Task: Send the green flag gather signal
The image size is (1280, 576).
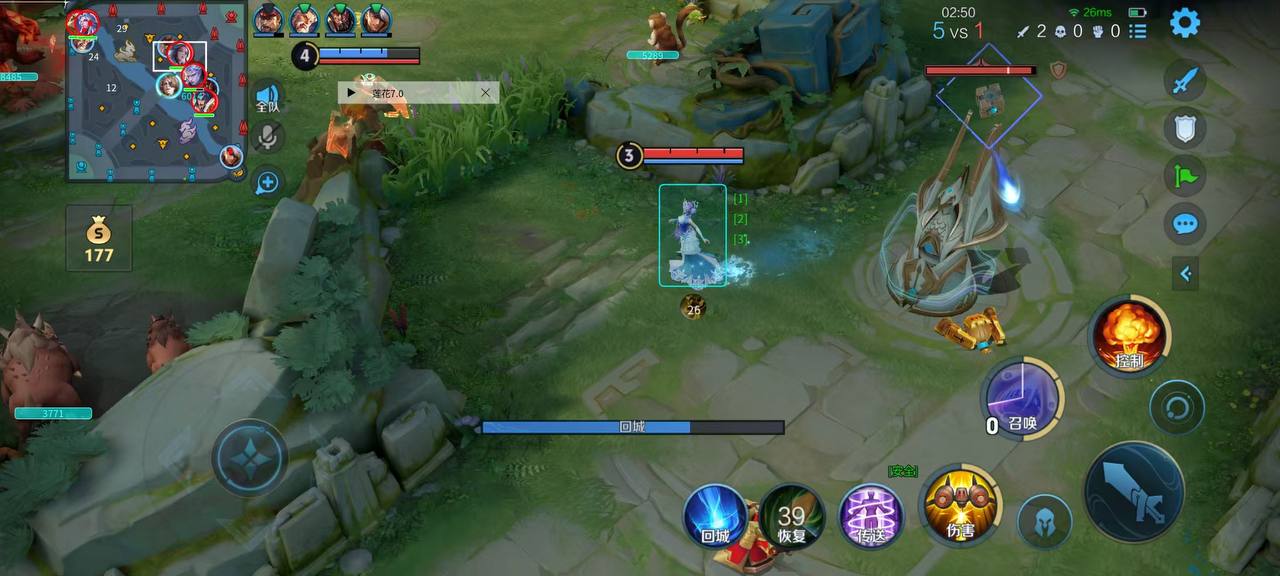Action: pyautogui.click(x=1185, y=175)
